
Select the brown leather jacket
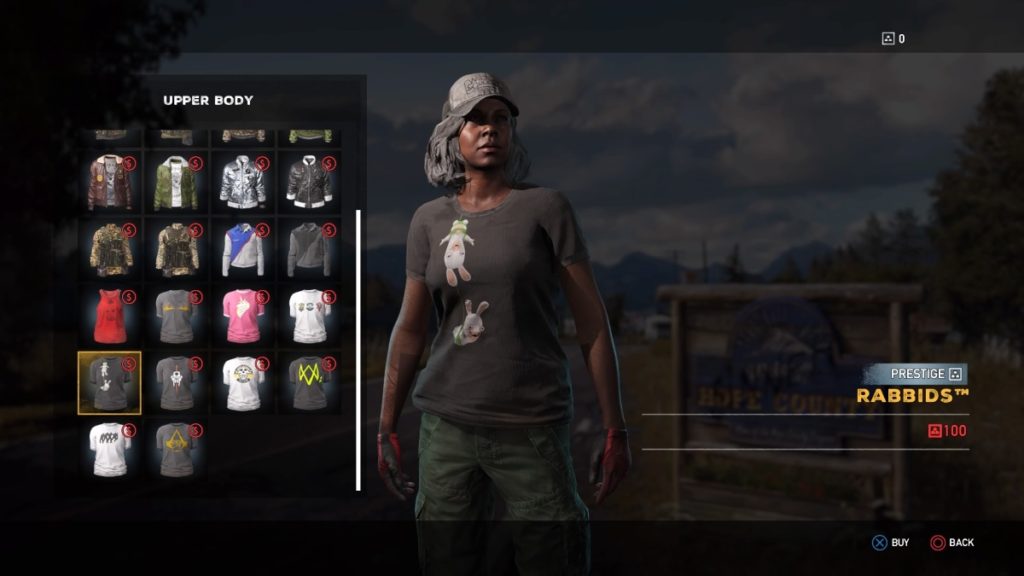[110, 183]
